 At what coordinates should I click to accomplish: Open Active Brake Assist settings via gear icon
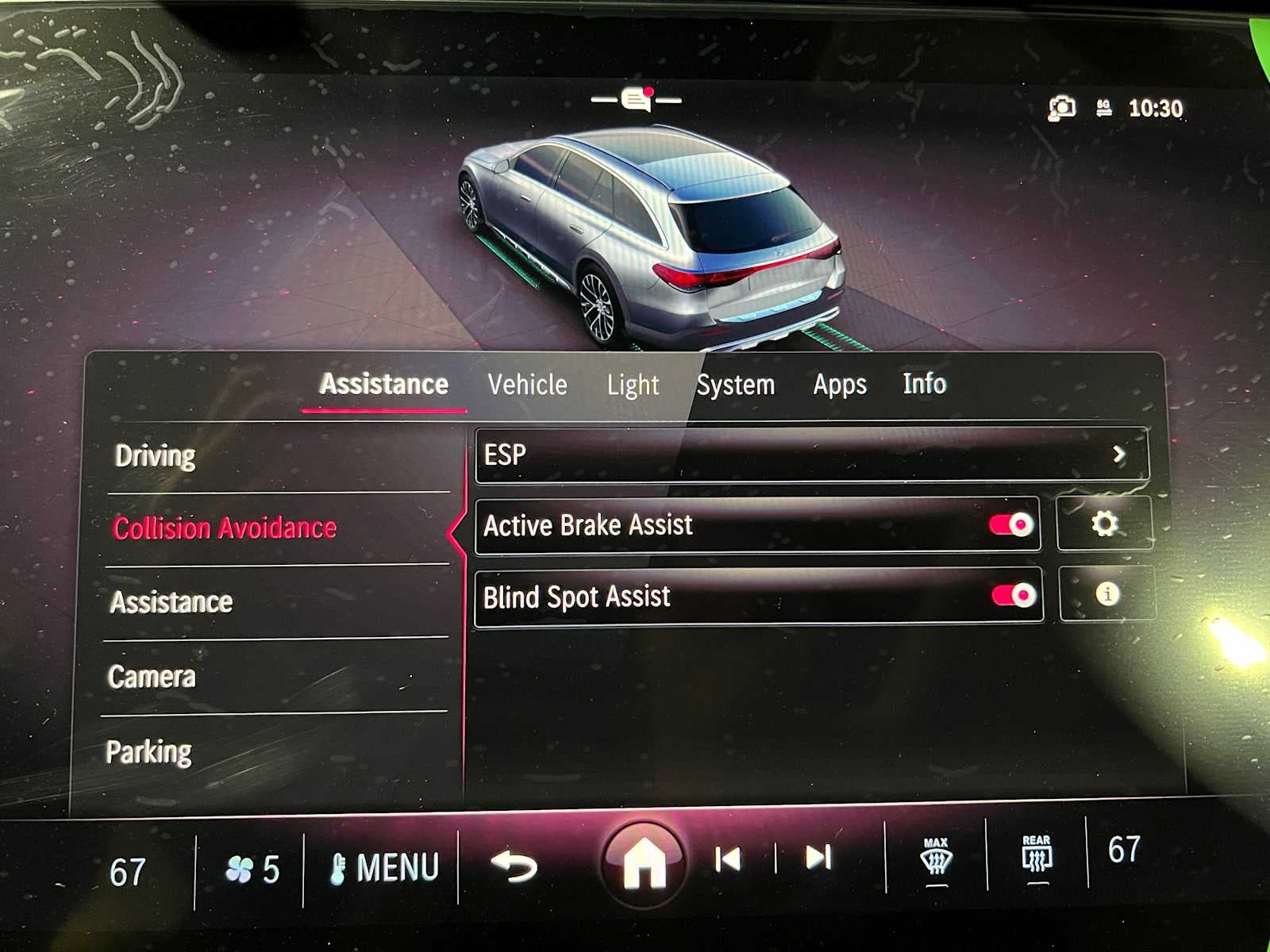pos(1105,524)
